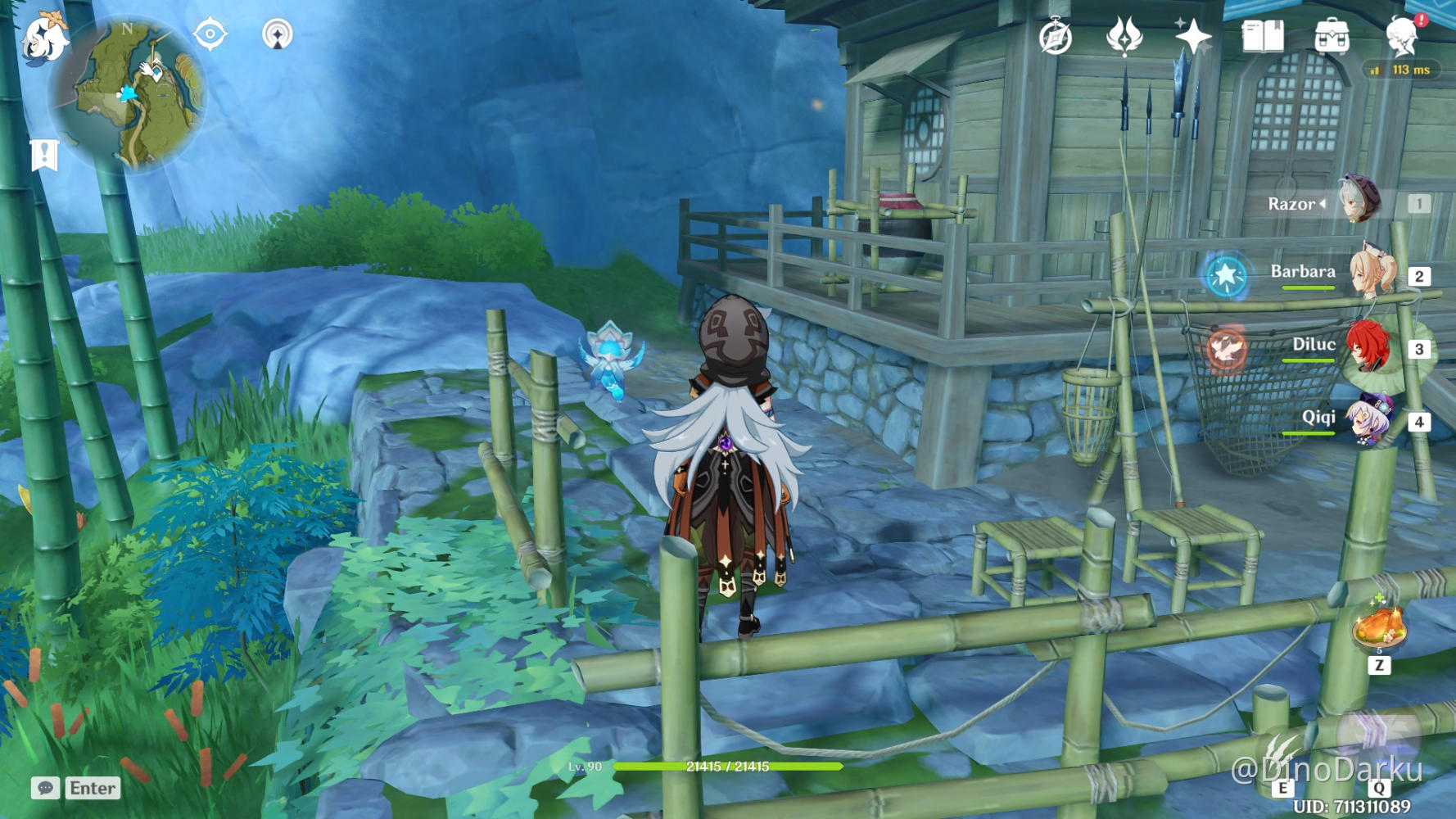Viewport: 1456px width, 819px height.
Task: Open the Adventurer Handbook compass icon
Action: click(1056, 34)
